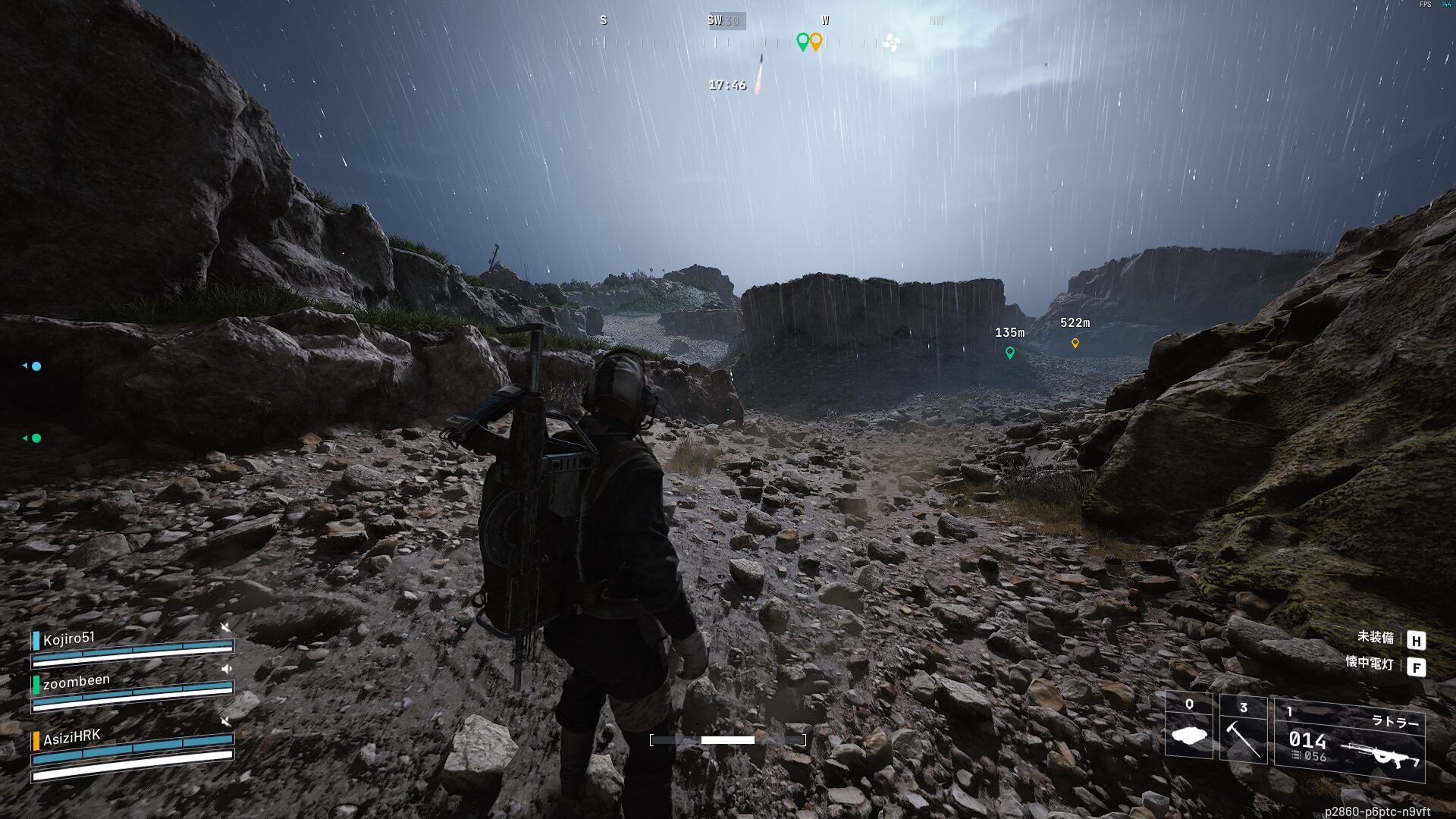Select the white fan icon on the compass

click(892, 42)
